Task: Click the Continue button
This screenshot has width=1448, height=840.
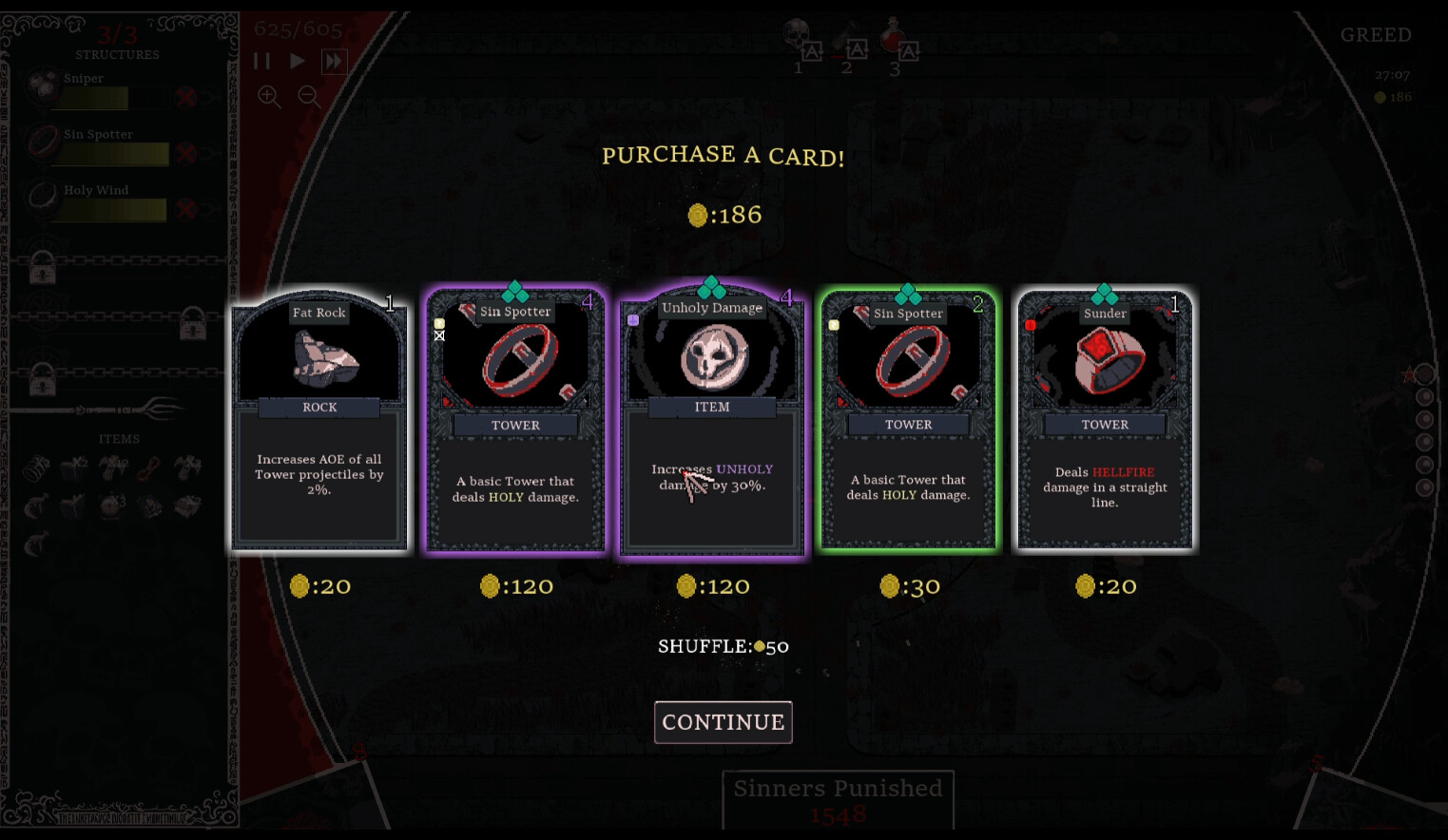Action: (723, 722)
